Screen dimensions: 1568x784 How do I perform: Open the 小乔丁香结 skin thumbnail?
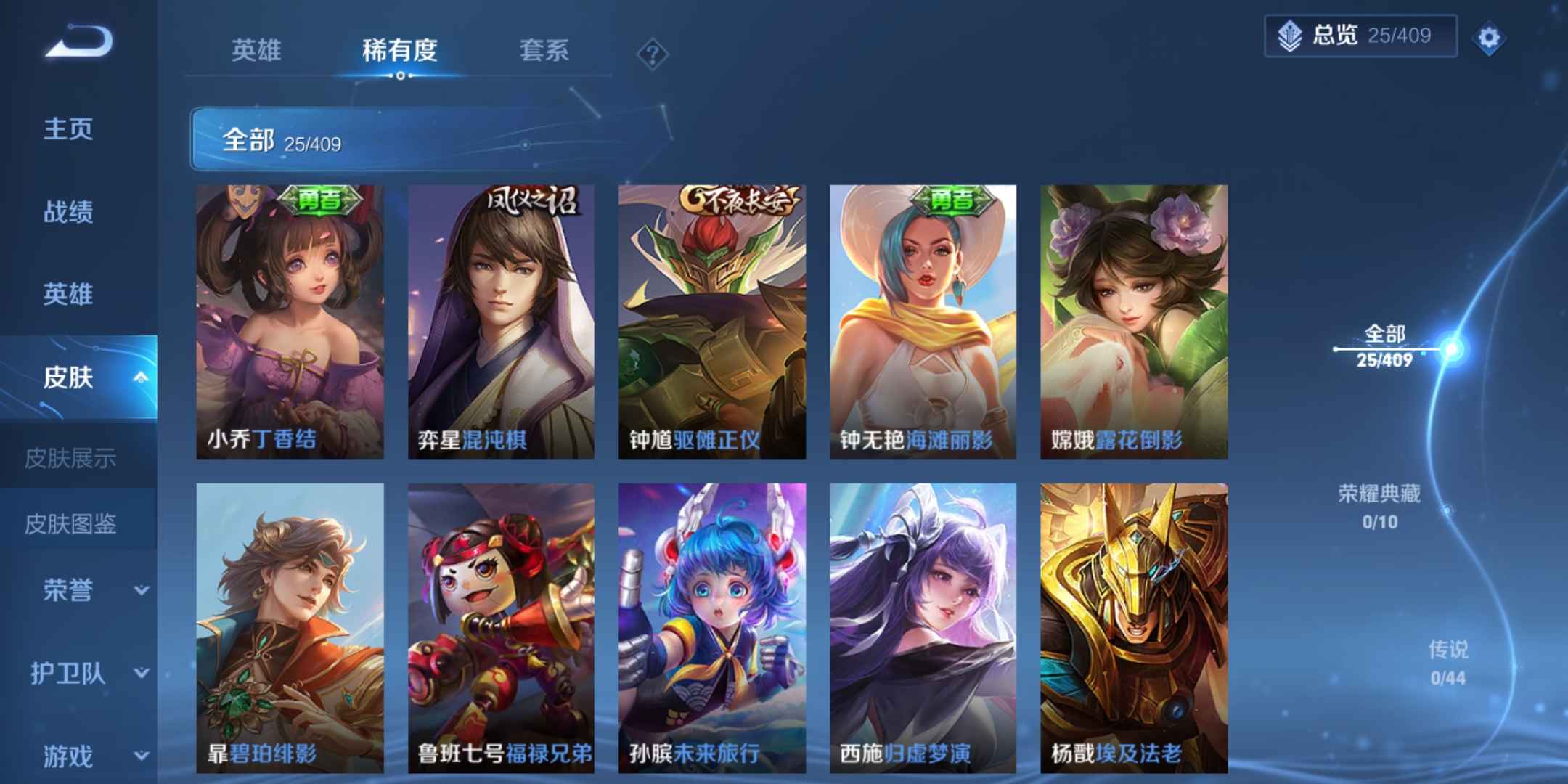[290, 322]
